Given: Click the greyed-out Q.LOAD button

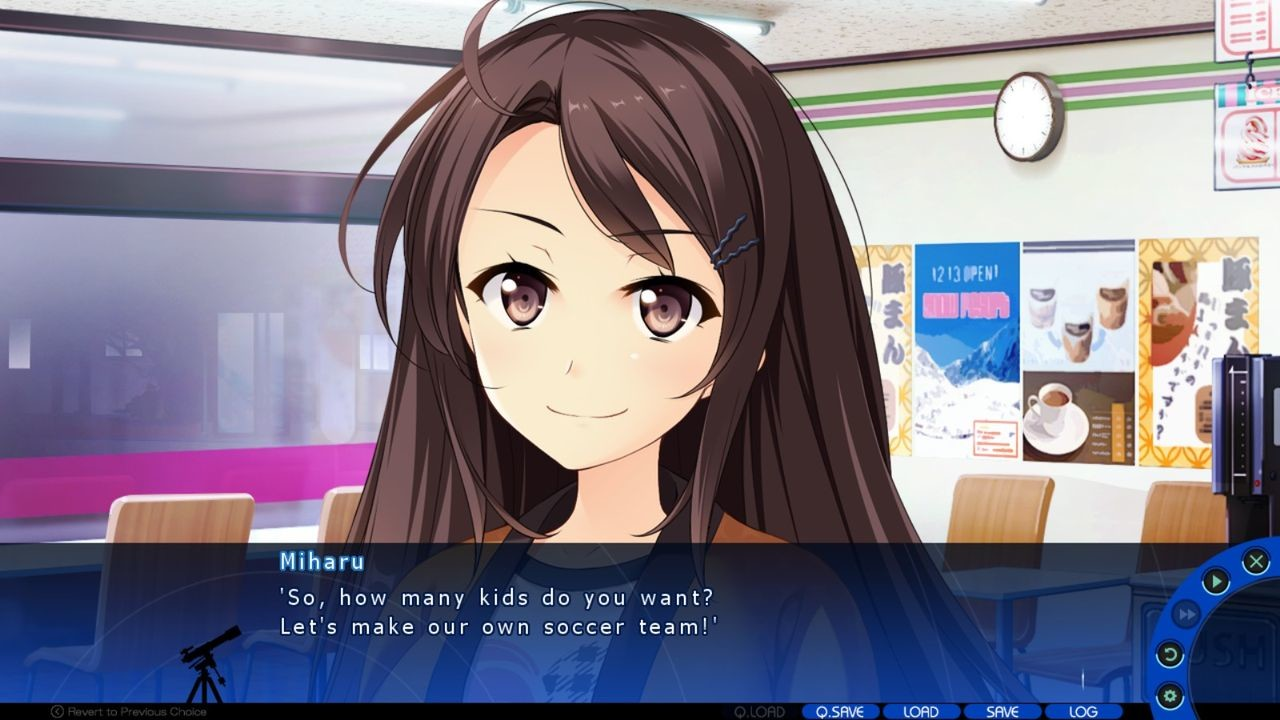Looking at the screenshot, I should click(x=760, y=712).
